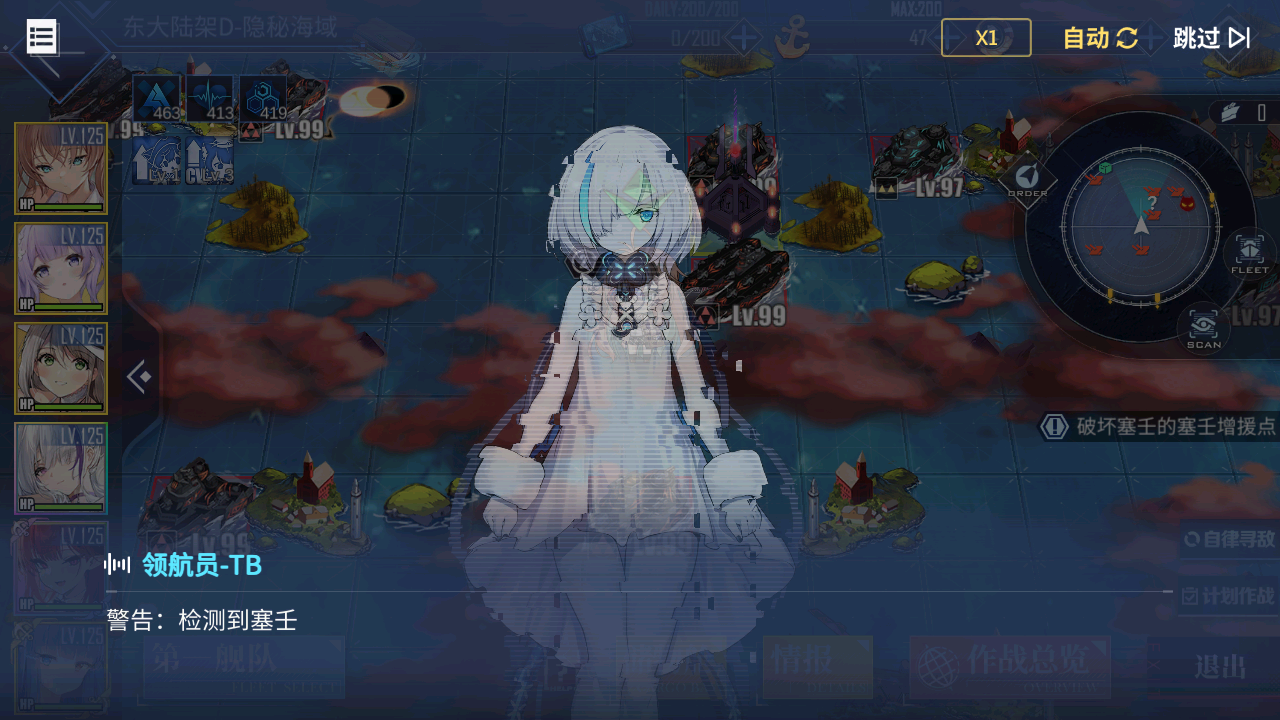Open the FLEET button beside the radar

pyautogui.click(x=1249, y=254)
